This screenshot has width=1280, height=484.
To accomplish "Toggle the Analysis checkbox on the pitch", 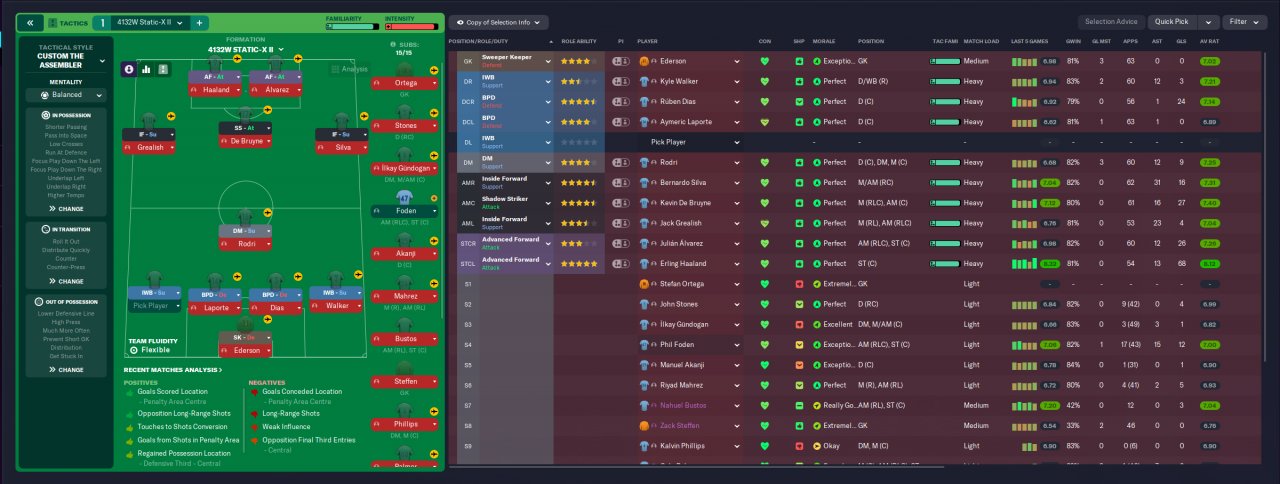I will (337, 70).
